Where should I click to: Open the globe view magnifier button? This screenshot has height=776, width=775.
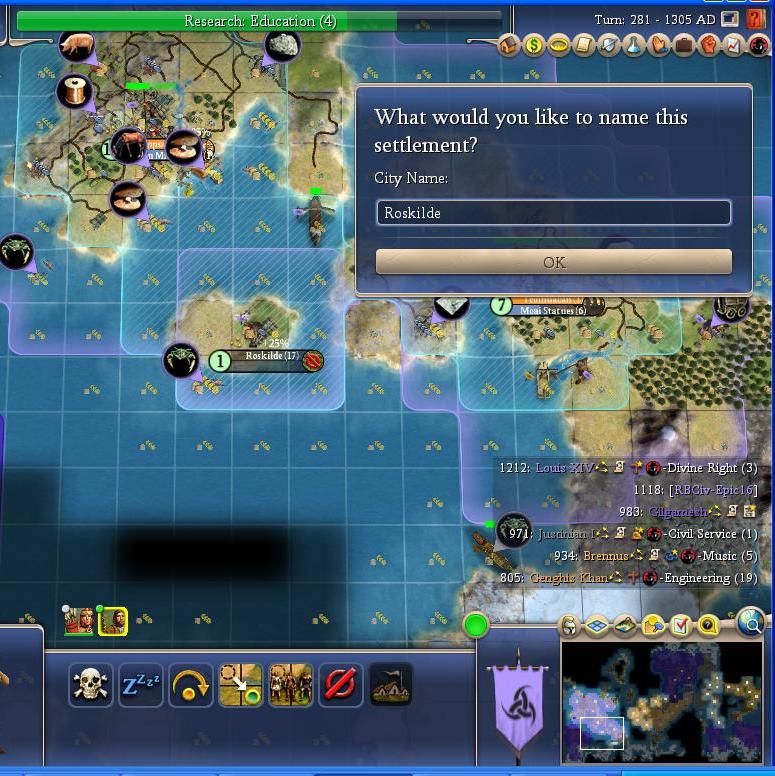coord(751,625)
